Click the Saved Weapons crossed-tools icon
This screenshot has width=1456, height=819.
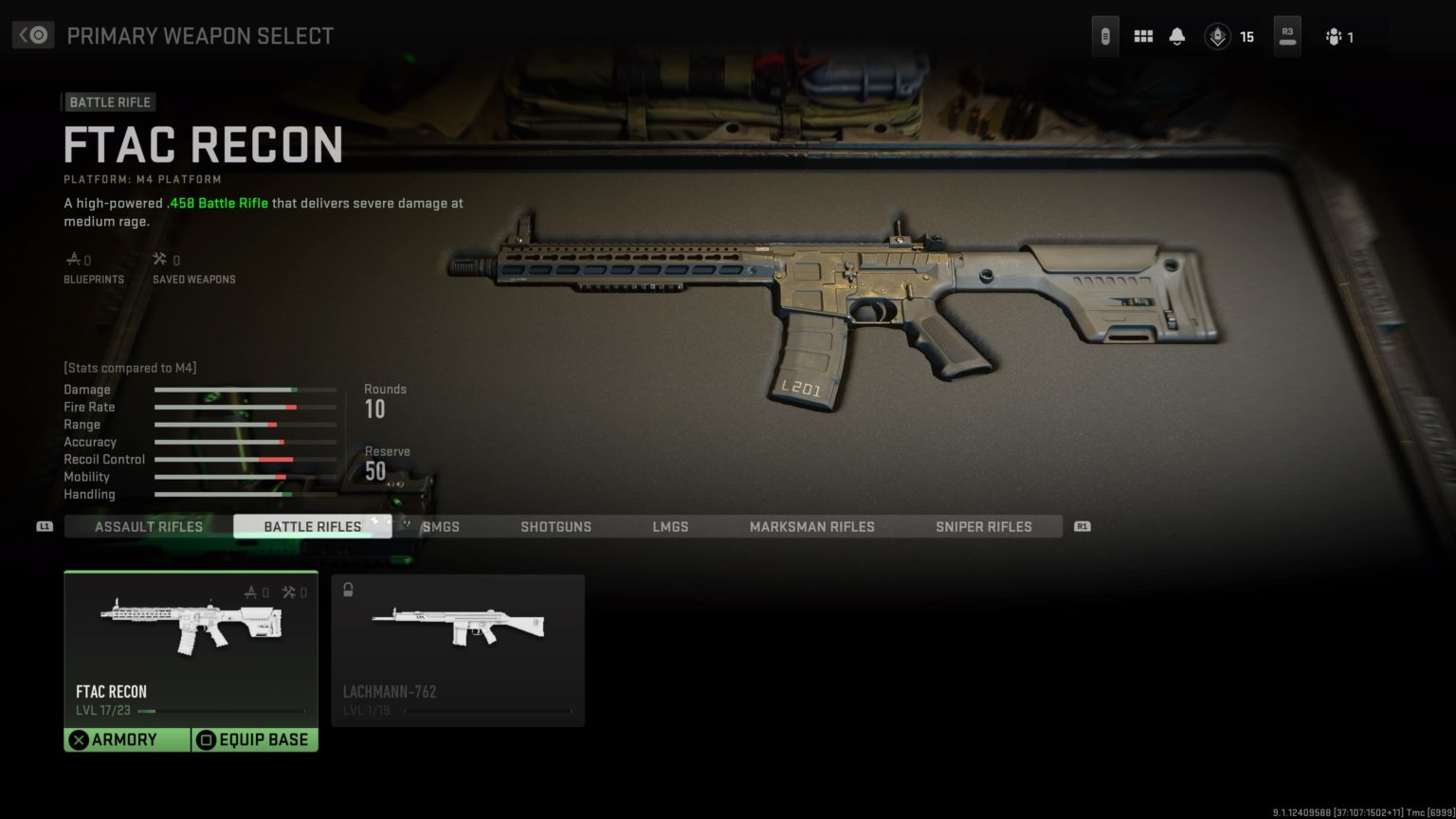(158, 257)
